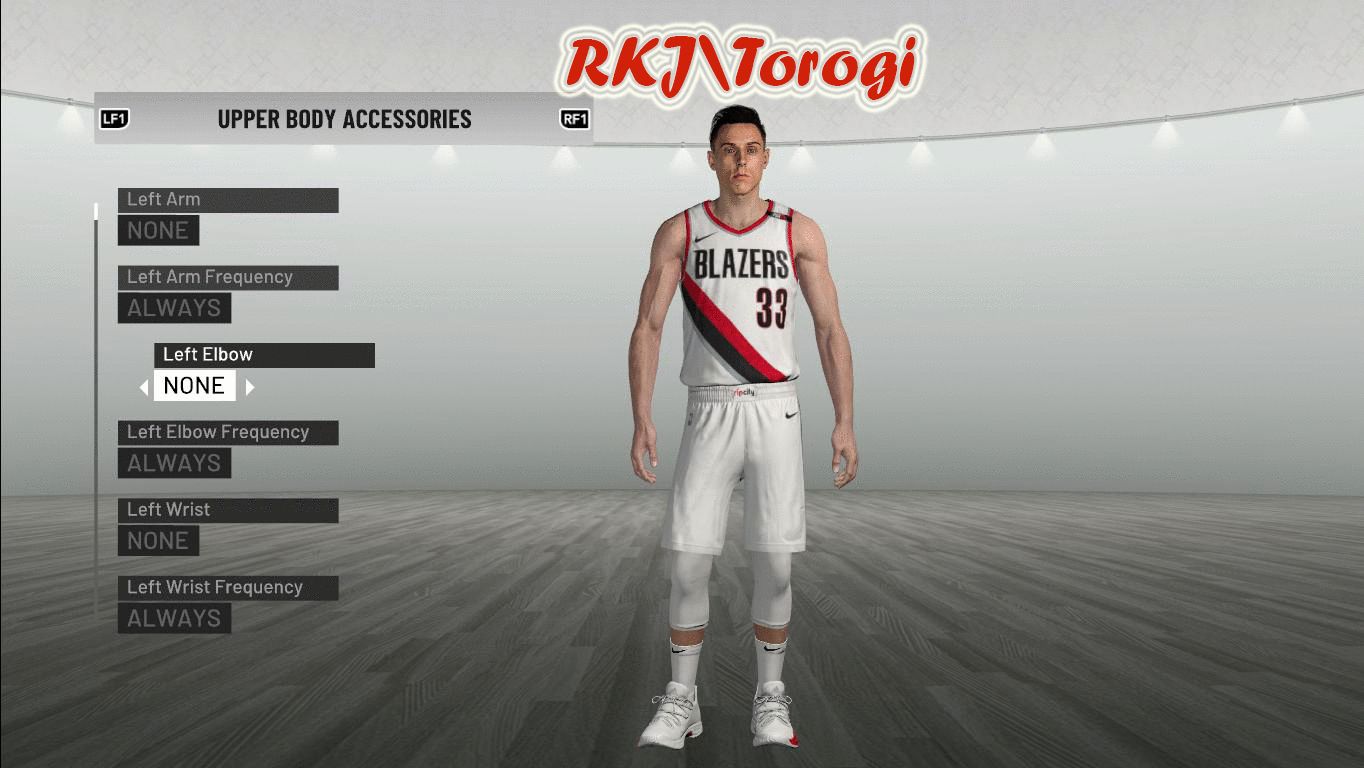The width and height of the screenshot is (1364, 768).
Task: Click the left arrow beside Left Elbow NONE
Action: click(144, 387)
